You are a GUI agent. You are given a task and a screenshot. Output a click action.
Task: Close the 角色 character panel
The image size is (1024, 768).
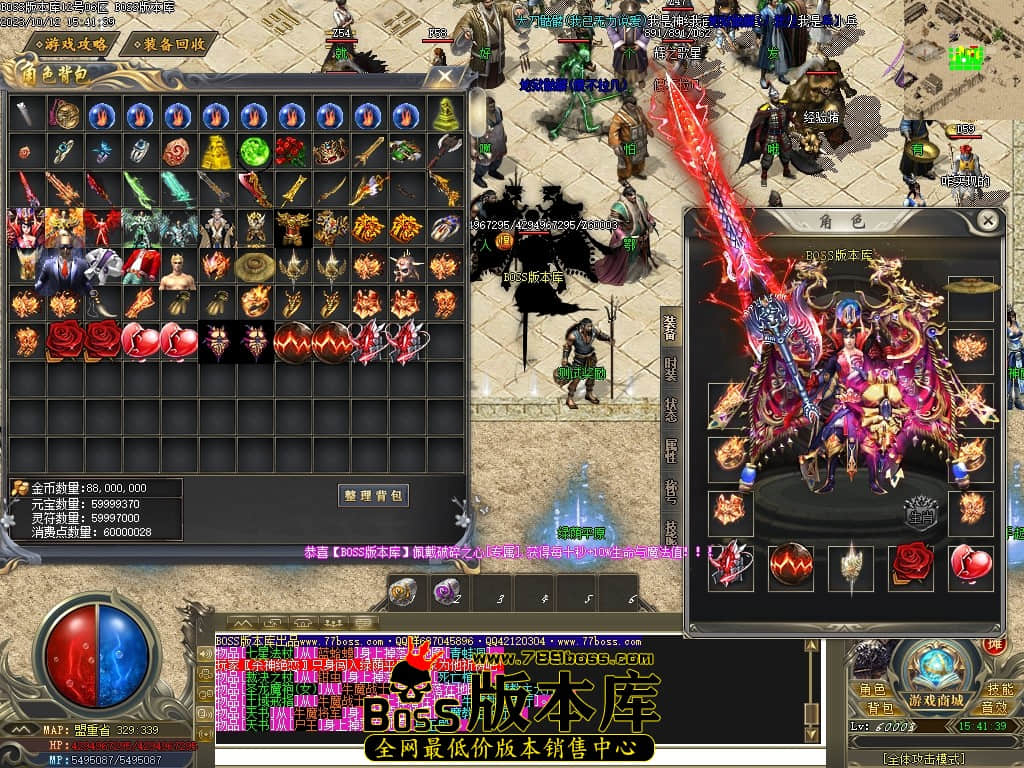click(988, 220)
